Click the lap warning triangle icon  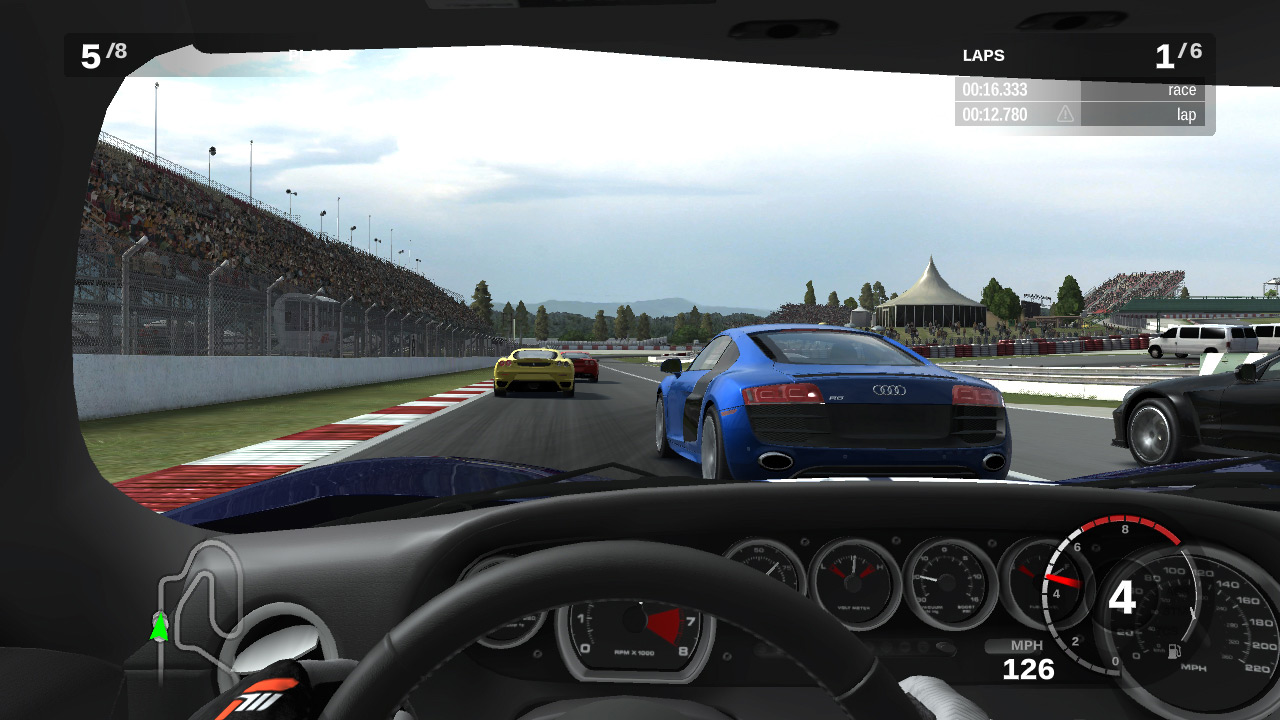(1065, 114)
